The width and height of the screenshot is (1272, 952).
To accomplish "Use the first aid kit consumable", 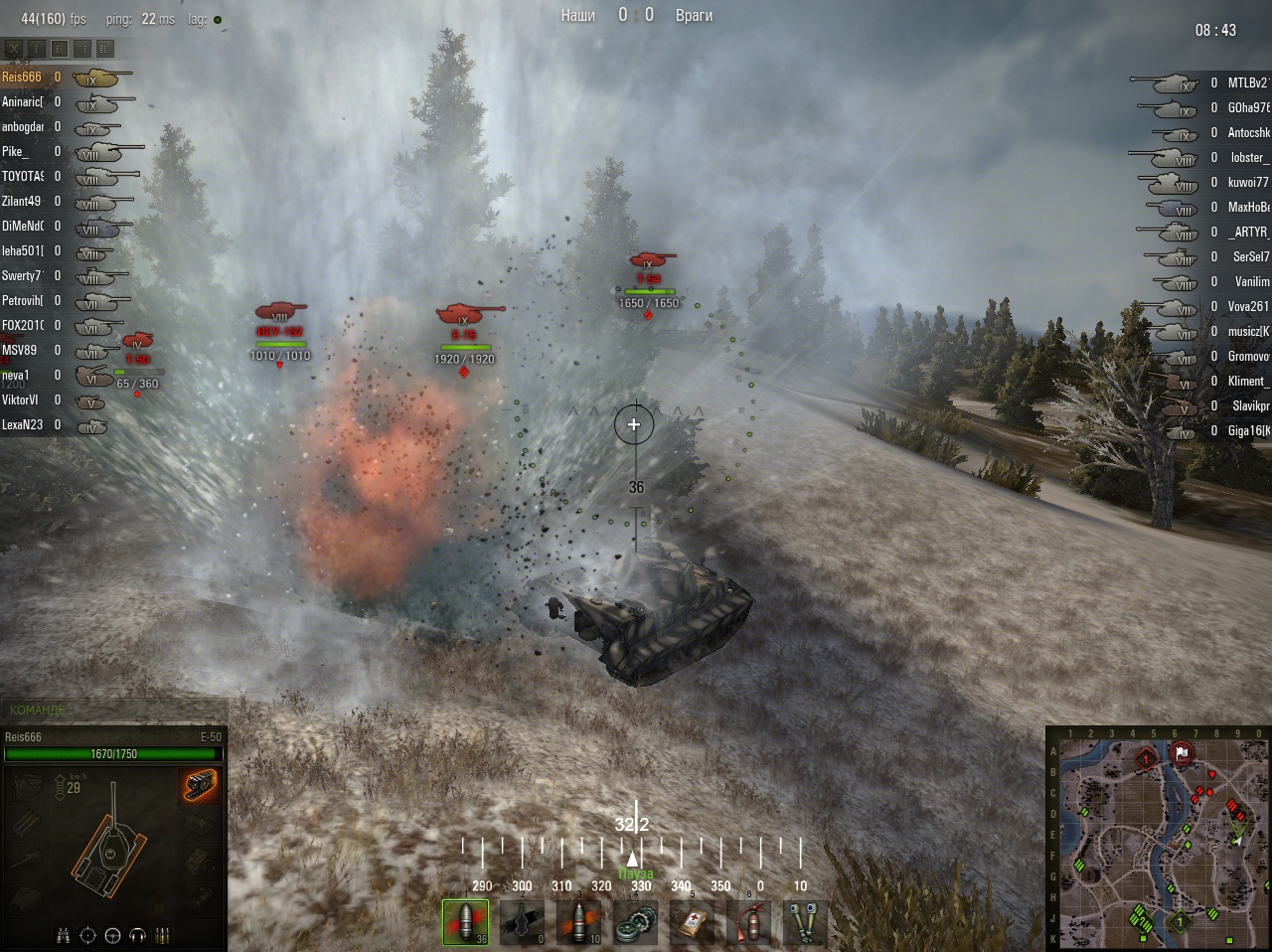I will [x=692, y=922].
